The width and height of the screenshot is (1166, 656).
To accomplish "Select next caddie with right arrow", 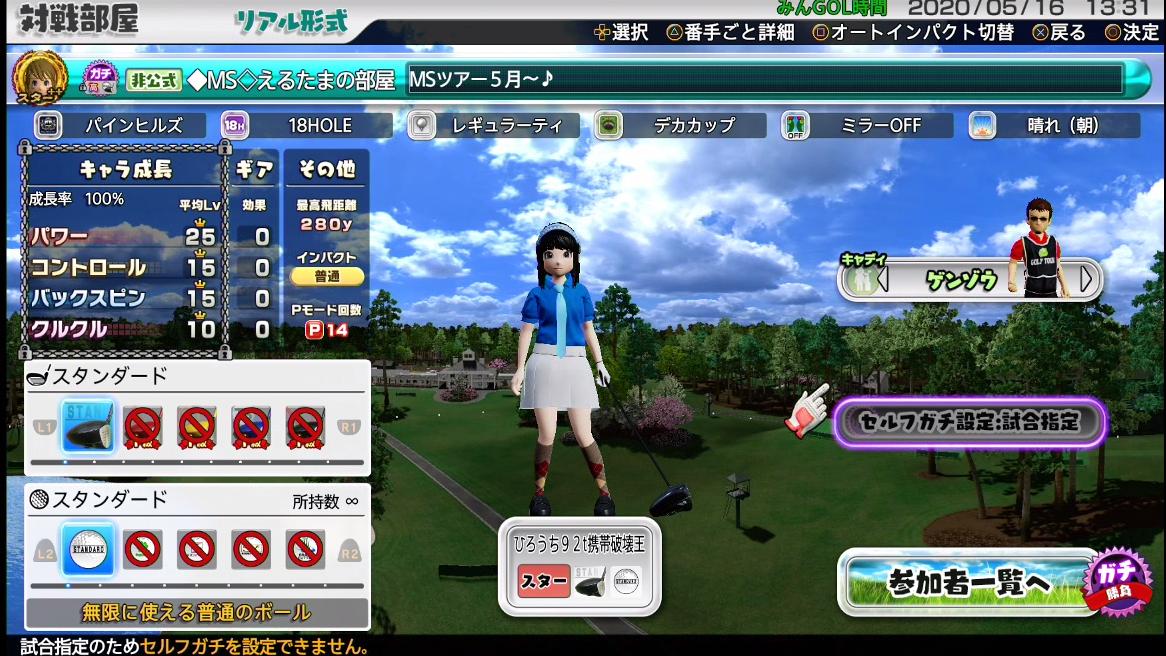I will (x=1087, y=280).
